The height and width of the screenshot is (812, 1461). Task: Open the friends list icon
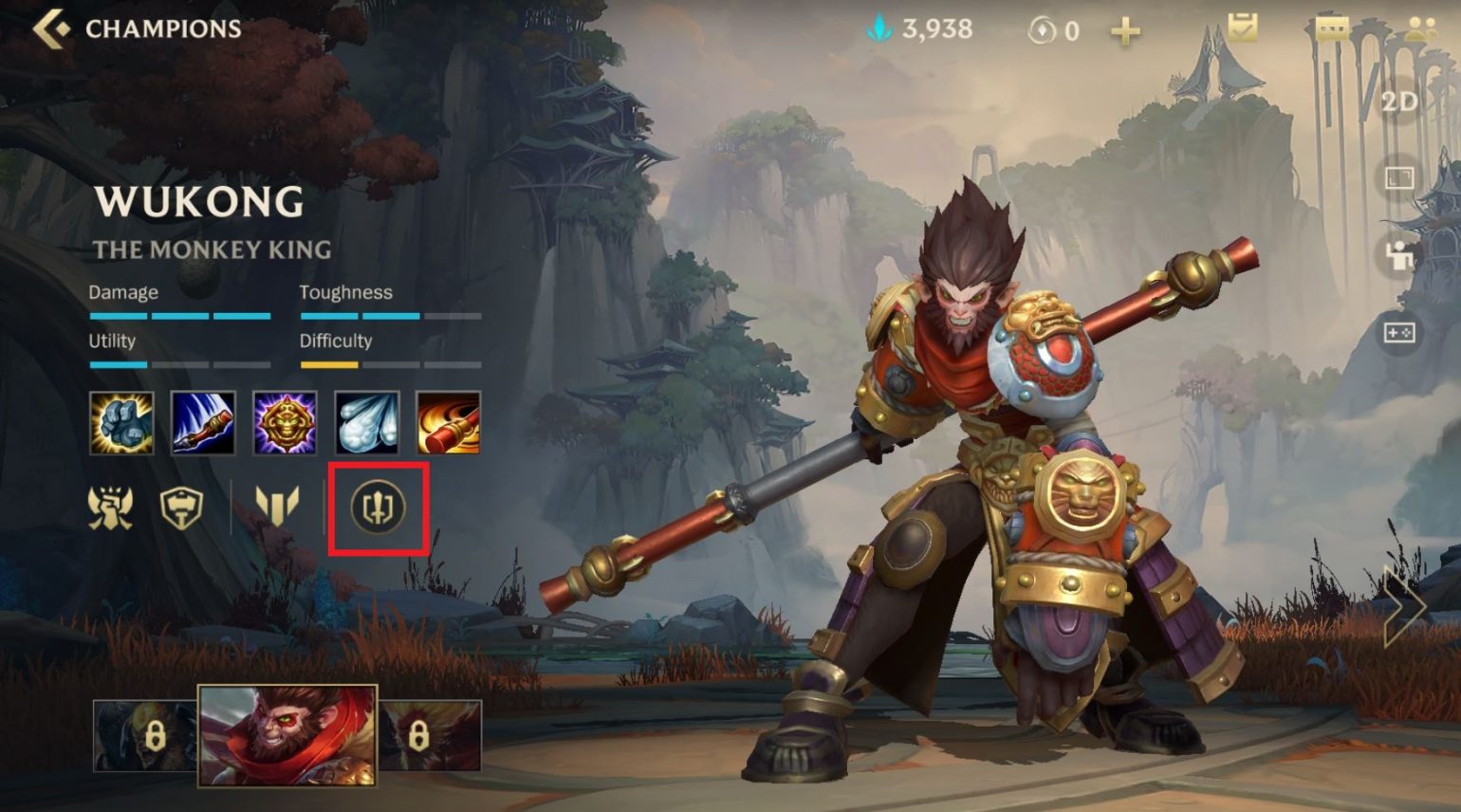(x=1420, y=28)
